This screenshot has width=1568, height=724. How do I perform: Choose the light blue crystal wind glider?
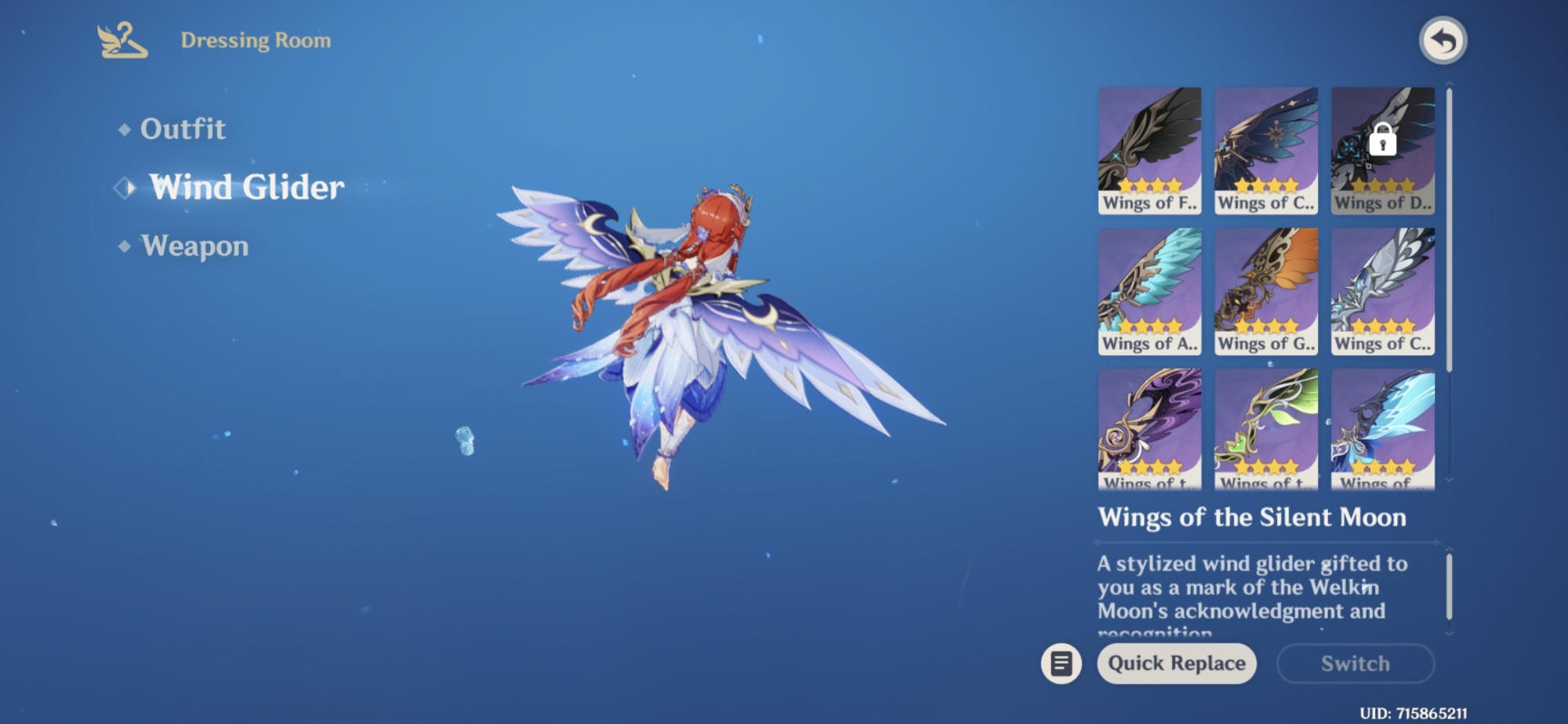[x=1383, y=429]
